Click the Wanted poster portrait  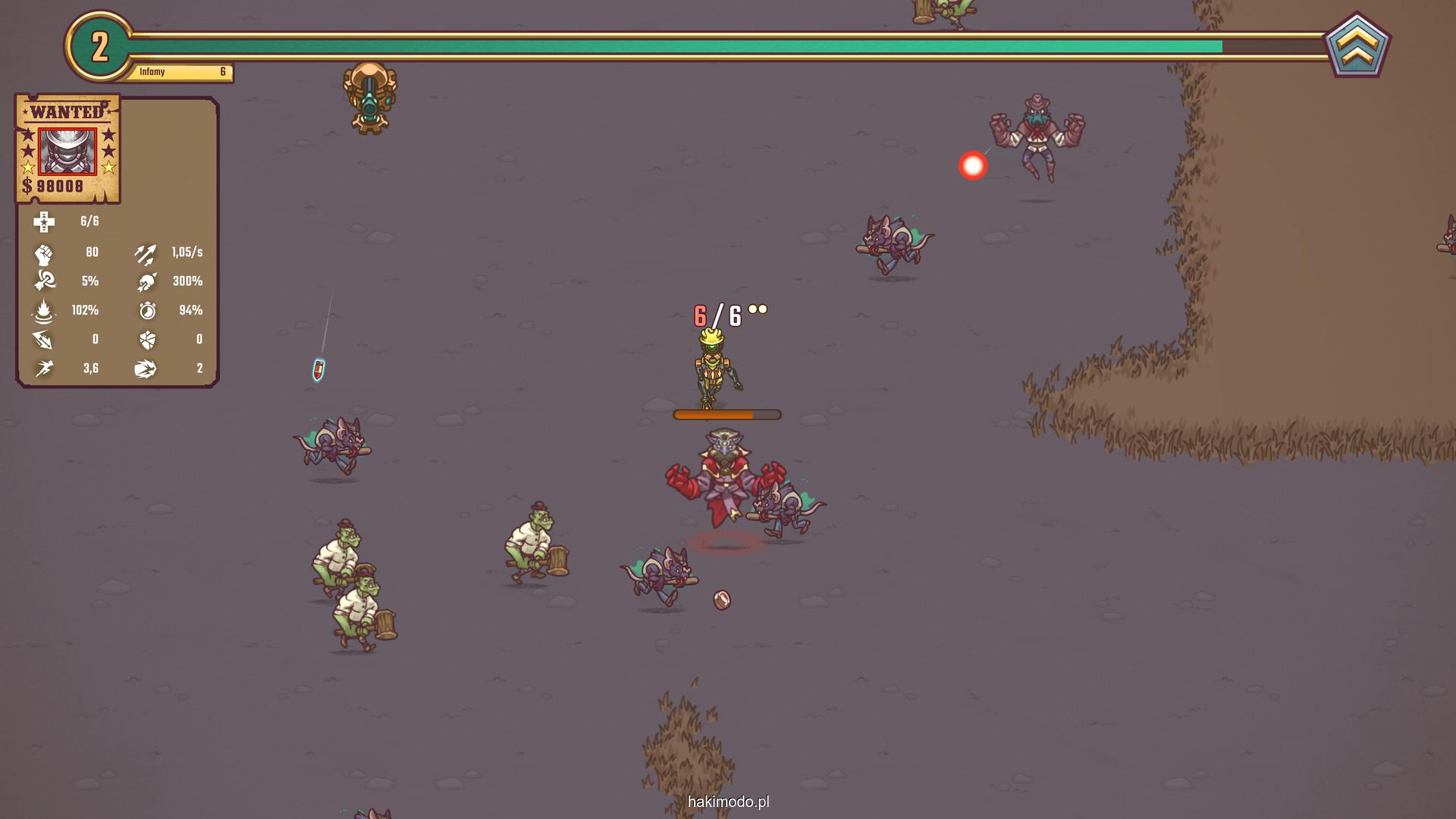[x=67, y=151]
